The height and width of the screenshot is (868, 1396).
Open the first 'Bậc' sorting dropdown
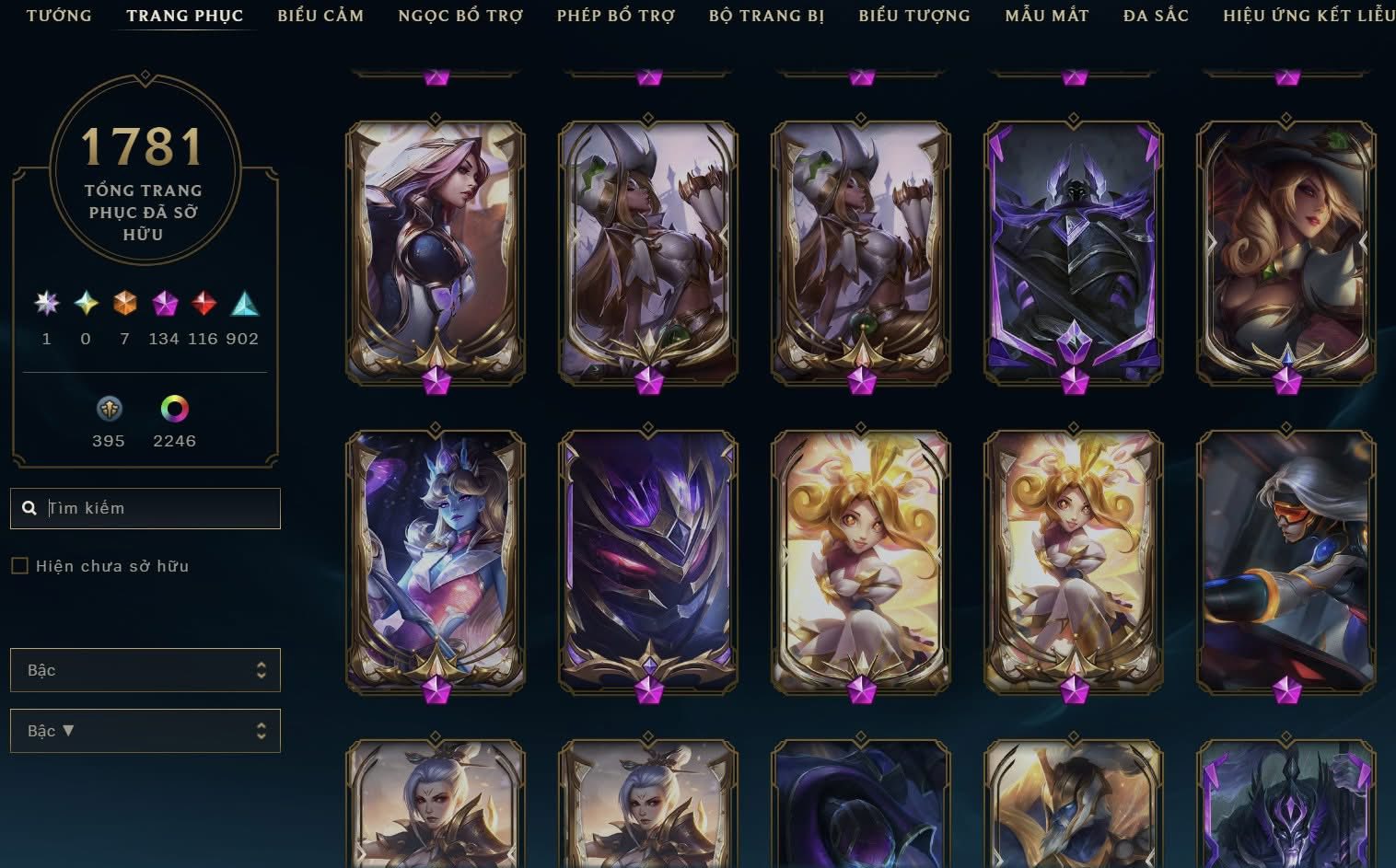(145, 670)
